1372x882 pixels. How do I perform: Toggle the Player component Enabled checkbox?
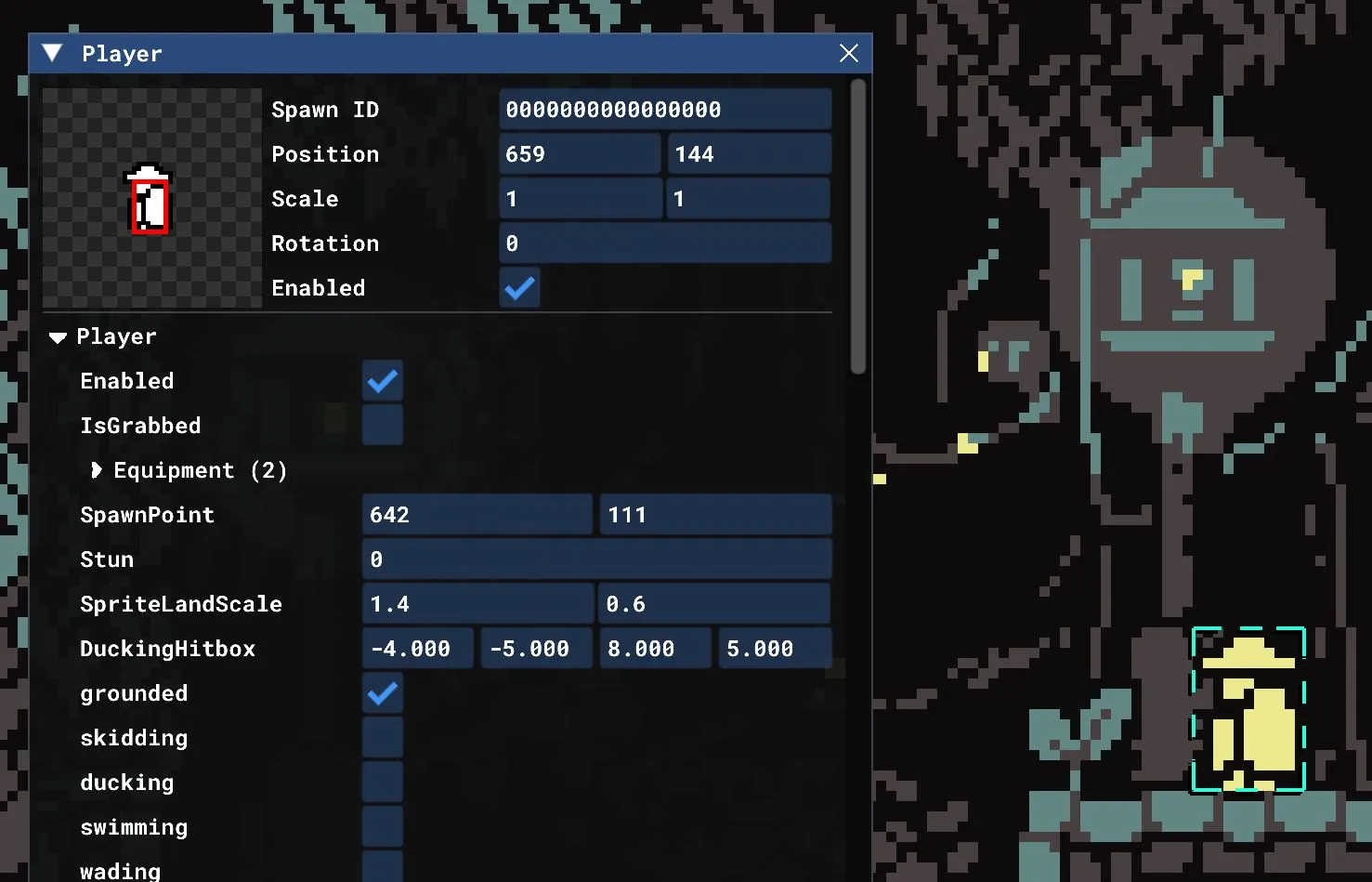[x=383, y=380]
